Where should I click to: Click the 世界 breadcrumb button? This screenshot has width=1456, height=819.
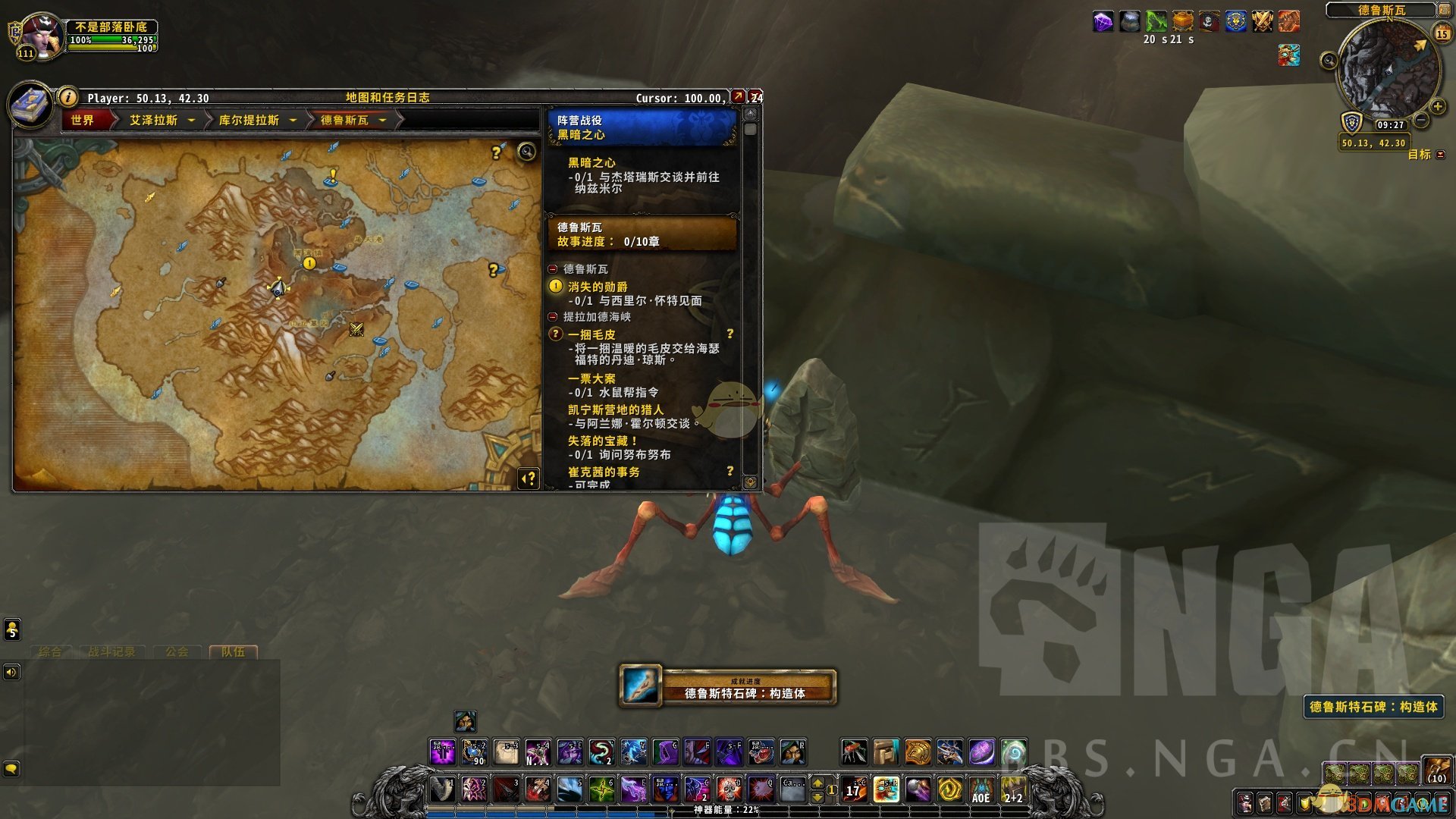(83, 121)
